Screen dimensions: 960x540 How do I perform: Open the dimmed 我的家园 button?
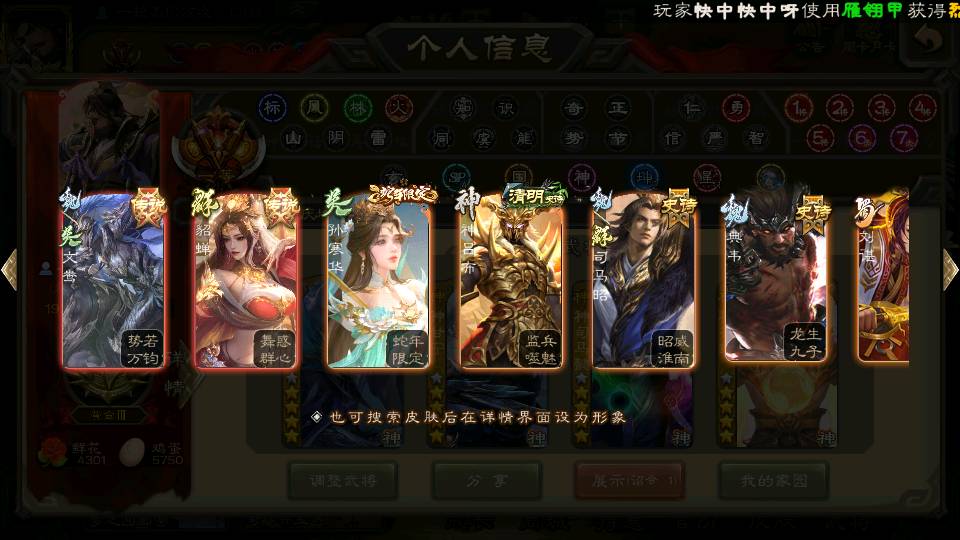click(x=773, y=480)
